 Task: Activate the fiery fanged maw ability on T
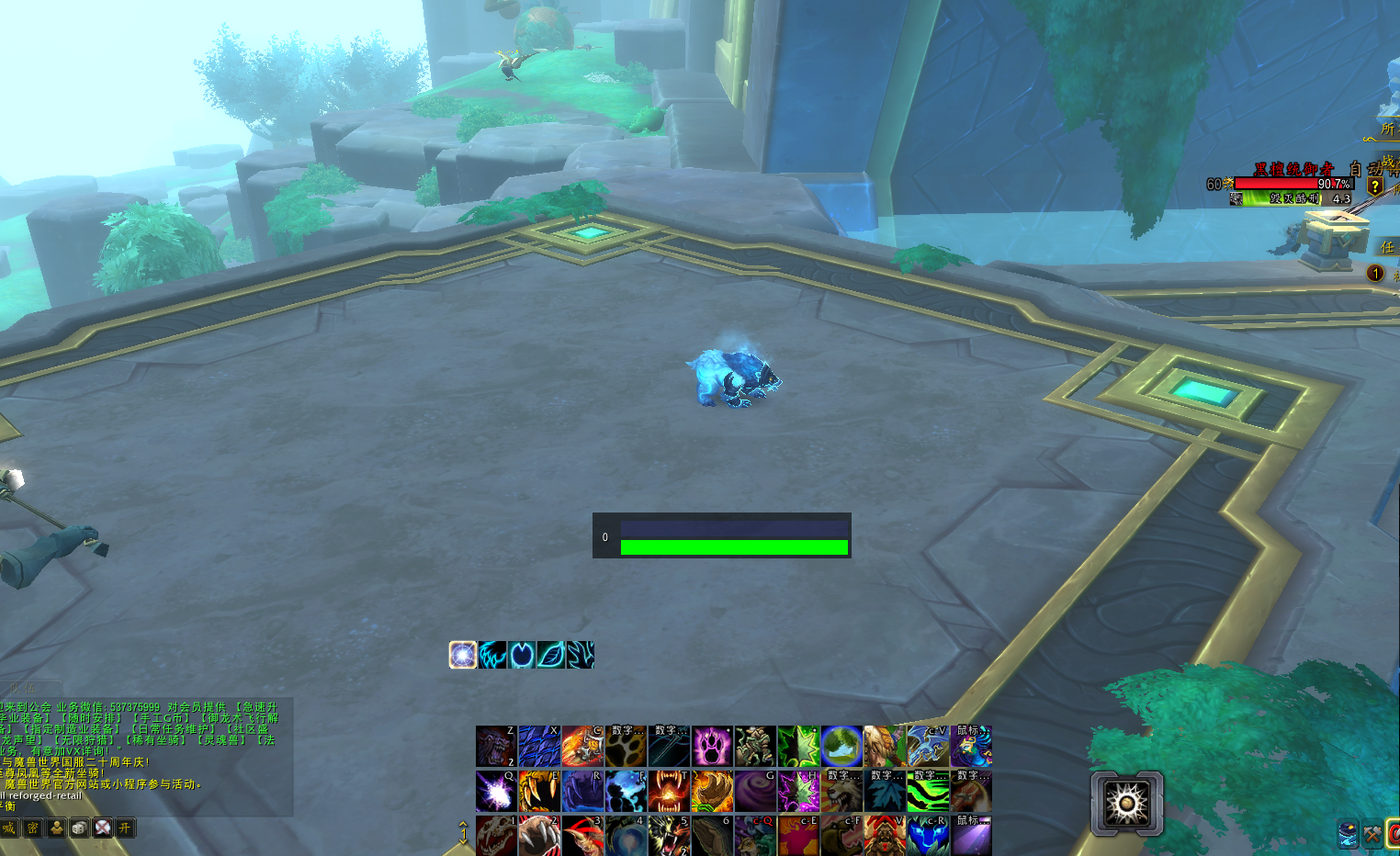click(669, 791)
